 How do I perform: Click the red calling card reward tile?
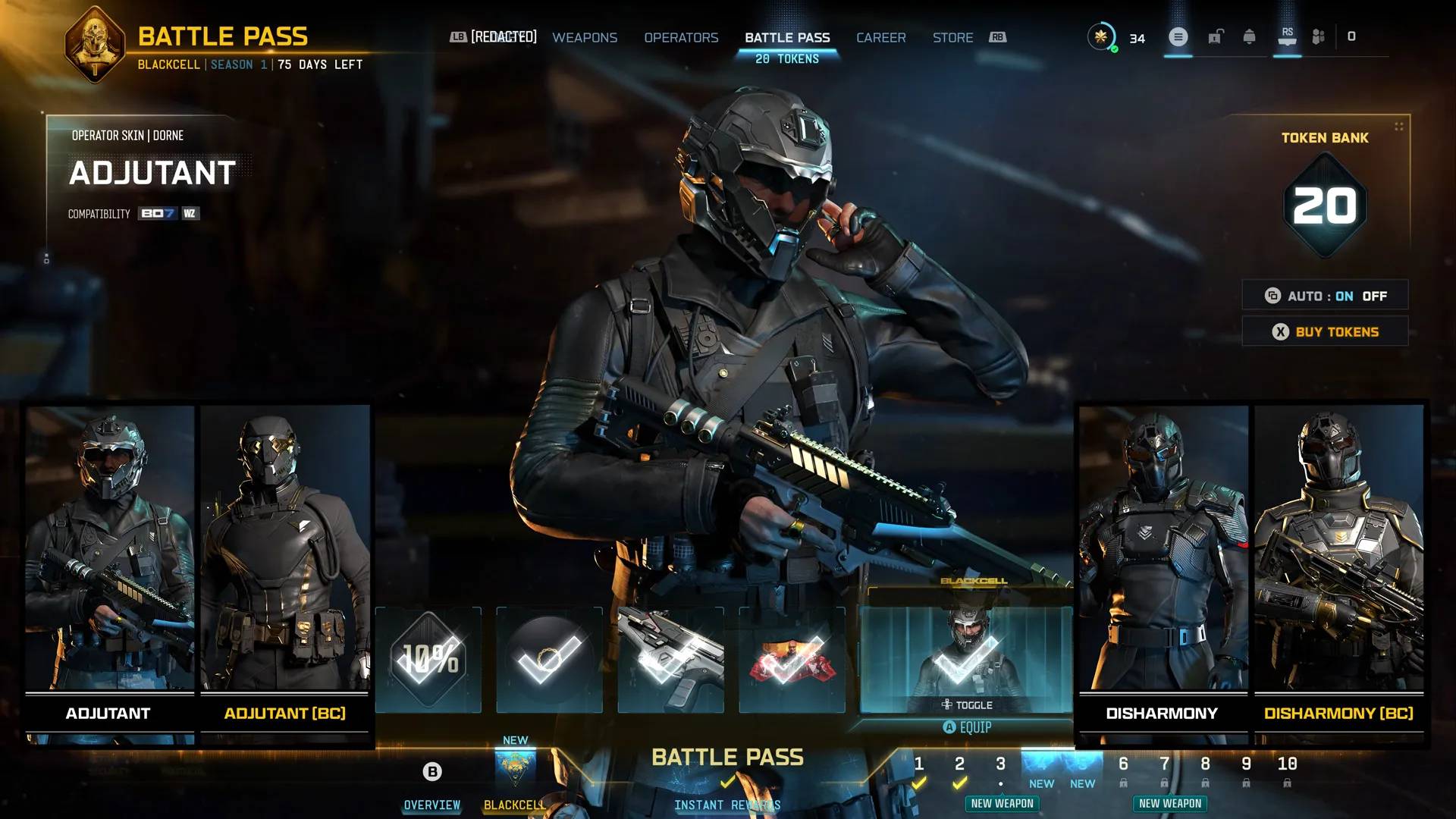click(792, 658)
